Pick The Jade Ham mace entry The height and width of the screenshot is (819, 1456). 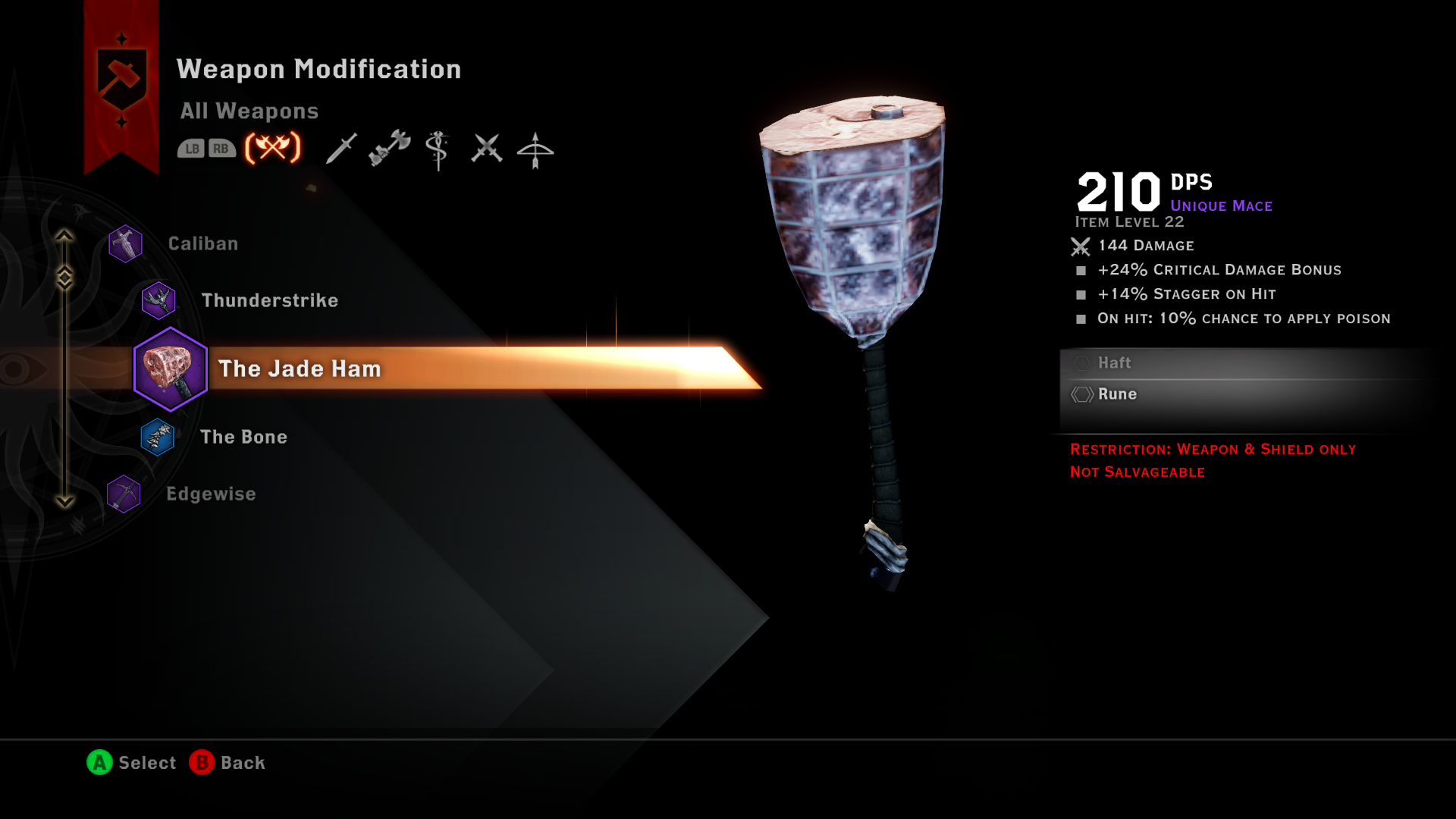click(x=300, y=369)
